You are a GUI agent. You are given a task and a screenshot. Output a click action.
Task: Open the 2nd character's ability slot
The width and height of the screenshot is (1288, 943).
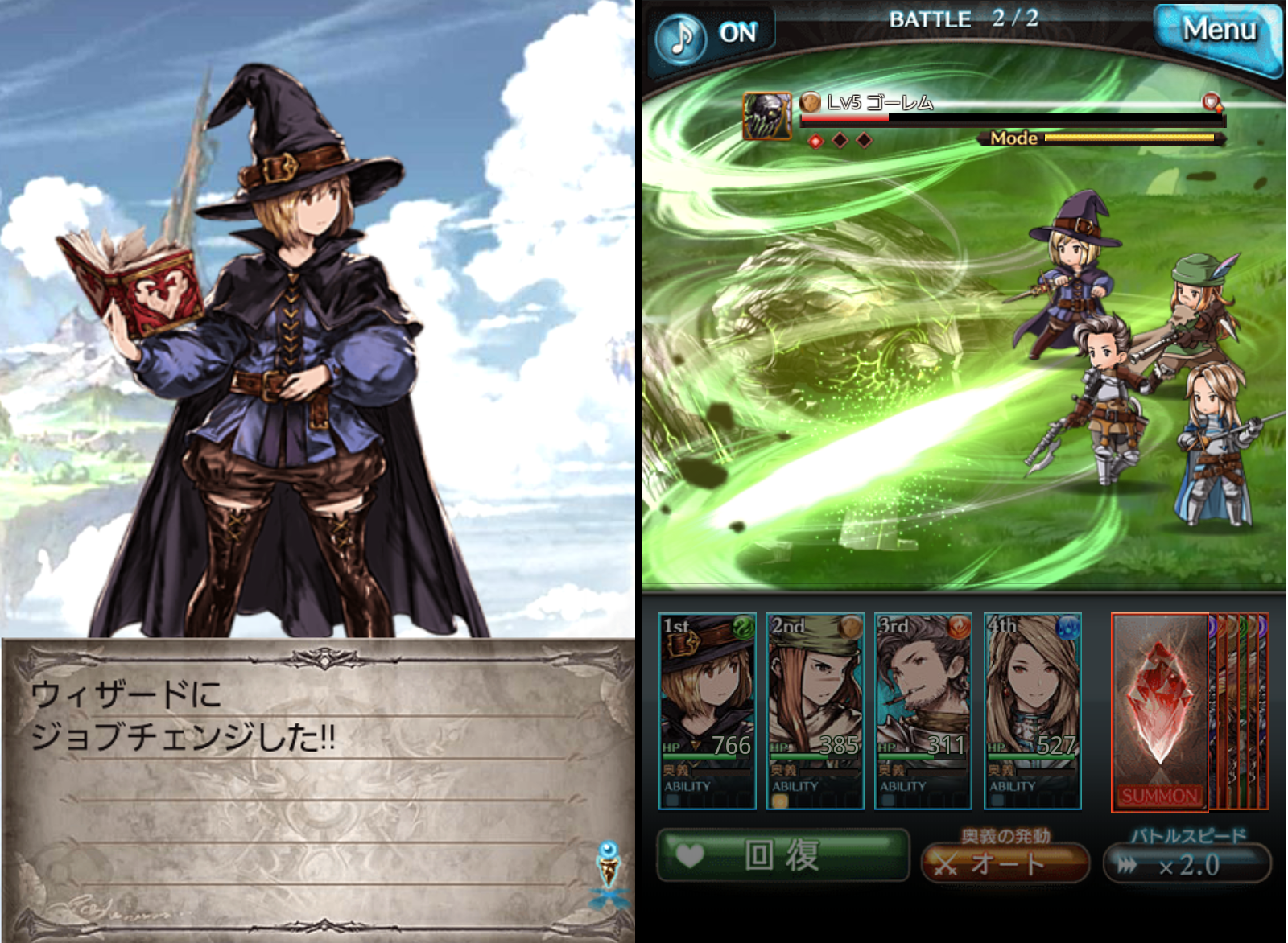pyautogui.click(x=779, y=801)
